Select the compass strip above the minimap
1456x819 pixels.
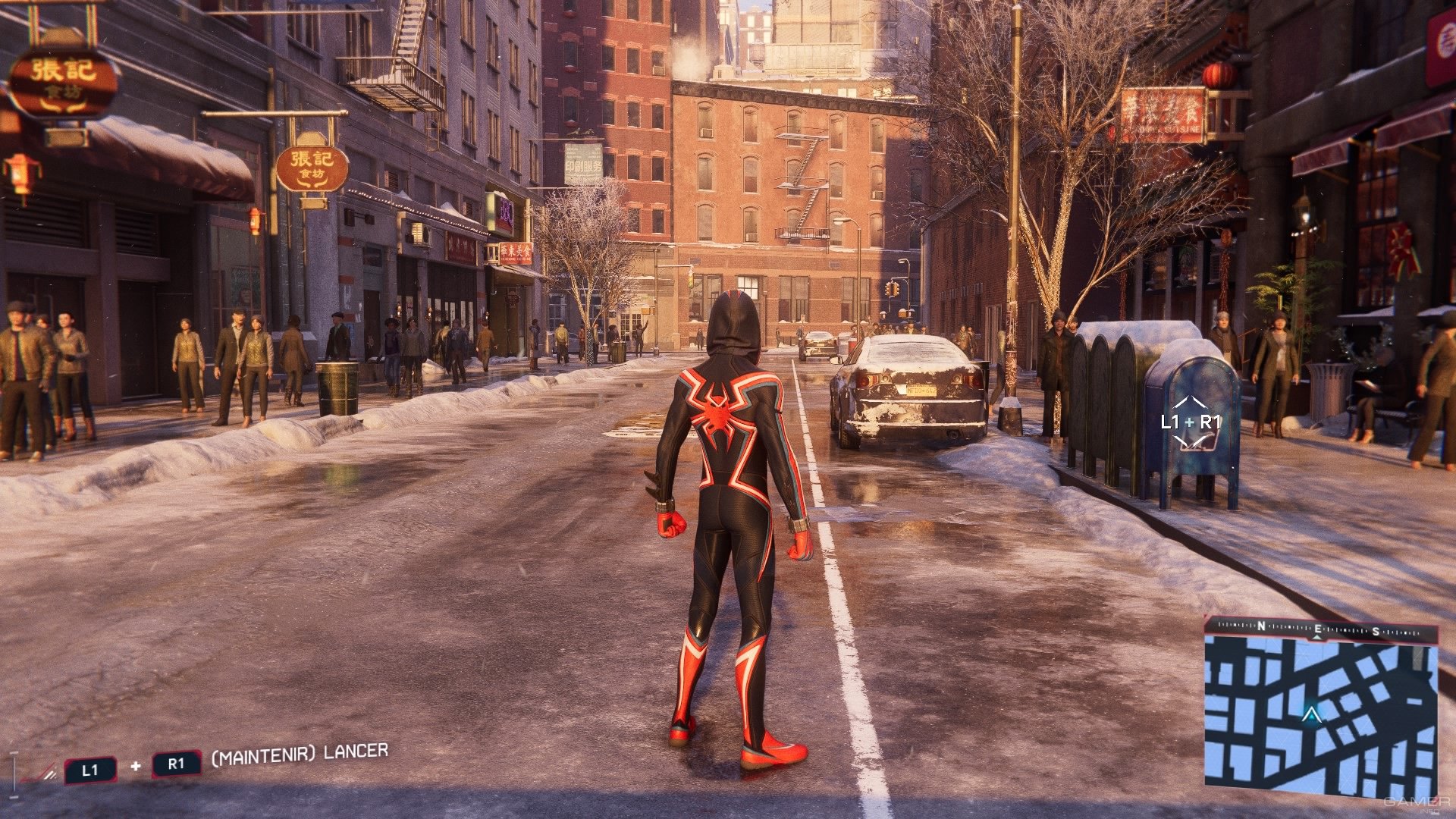click(1319, 629)
